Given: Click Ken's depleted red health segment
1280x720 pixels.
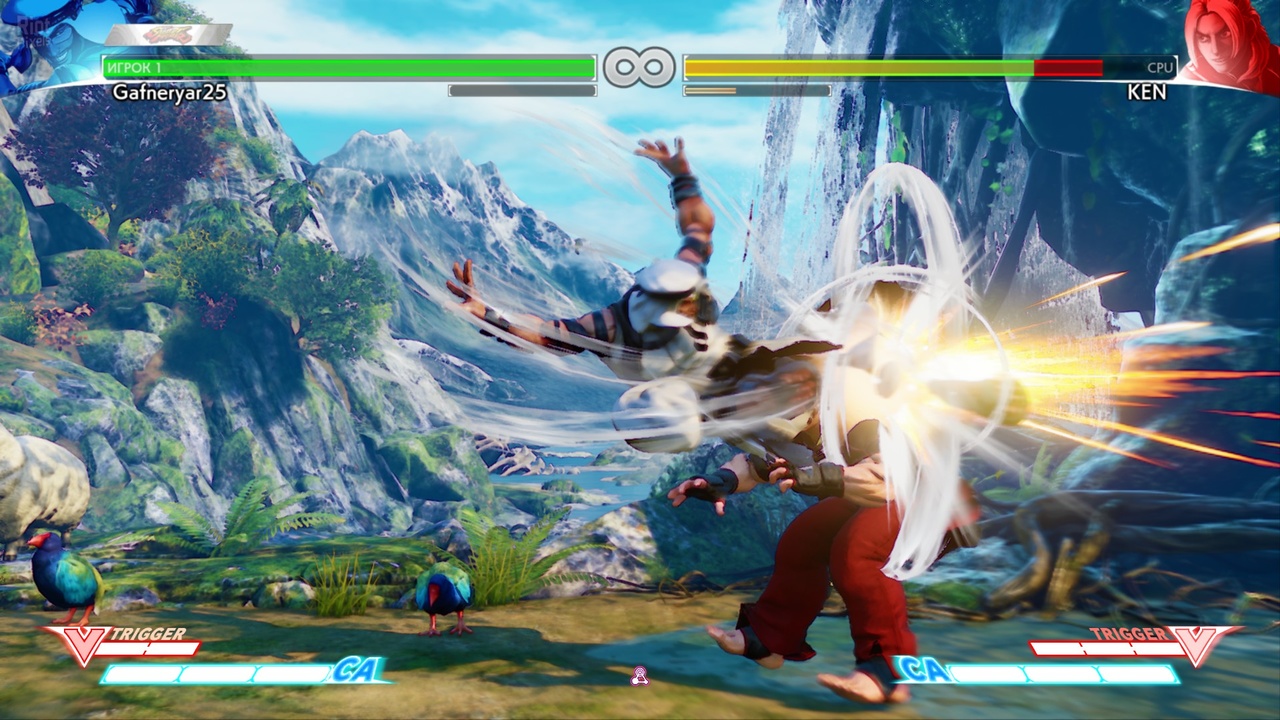Looking at the screenshot, I should (x=1070, y=68).
